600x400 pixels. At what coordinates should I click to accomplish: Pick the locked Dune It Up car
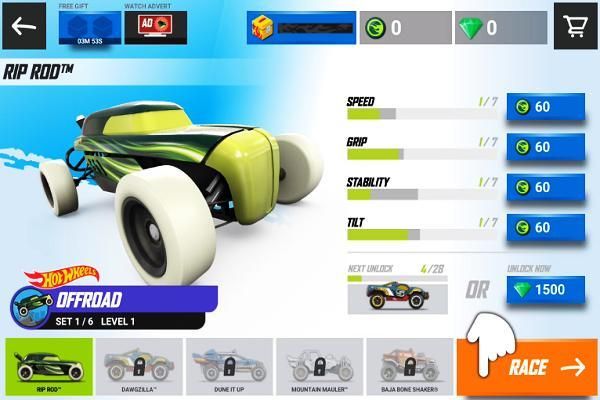click(229, 367)
